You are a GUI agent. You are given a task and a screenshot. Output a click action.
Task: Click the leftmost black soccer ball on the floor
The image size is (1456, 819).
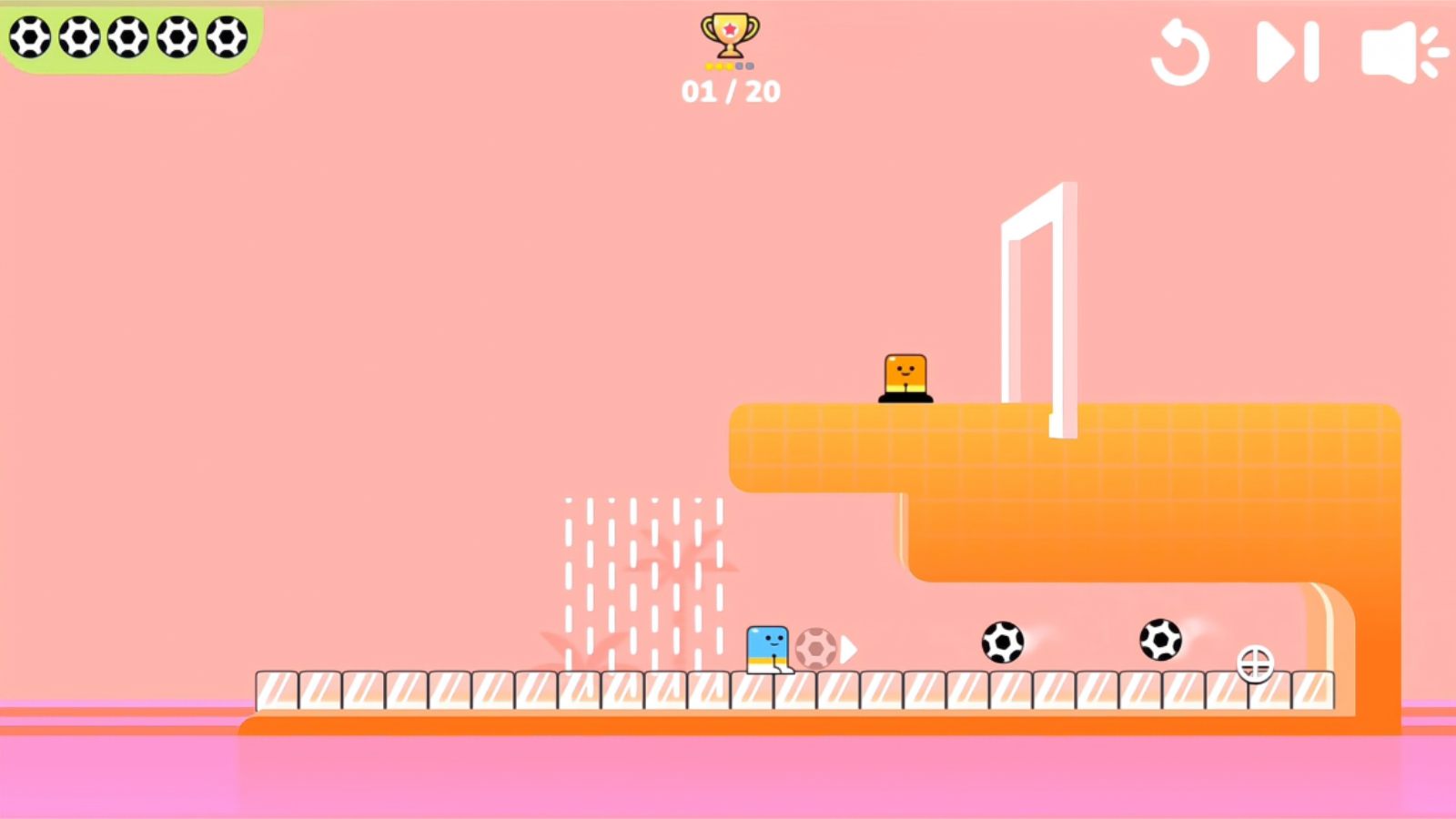coord(1005,642)
